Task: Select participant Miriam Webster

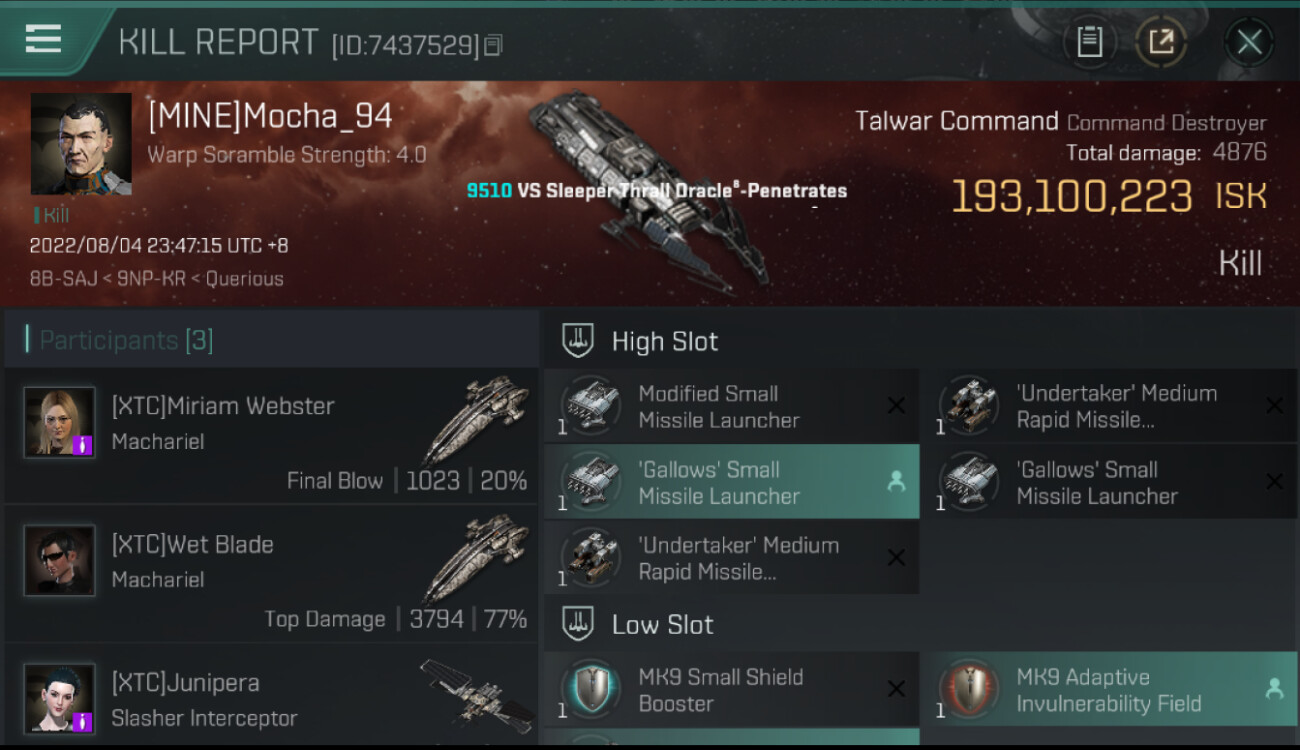Action: [272, 436]
